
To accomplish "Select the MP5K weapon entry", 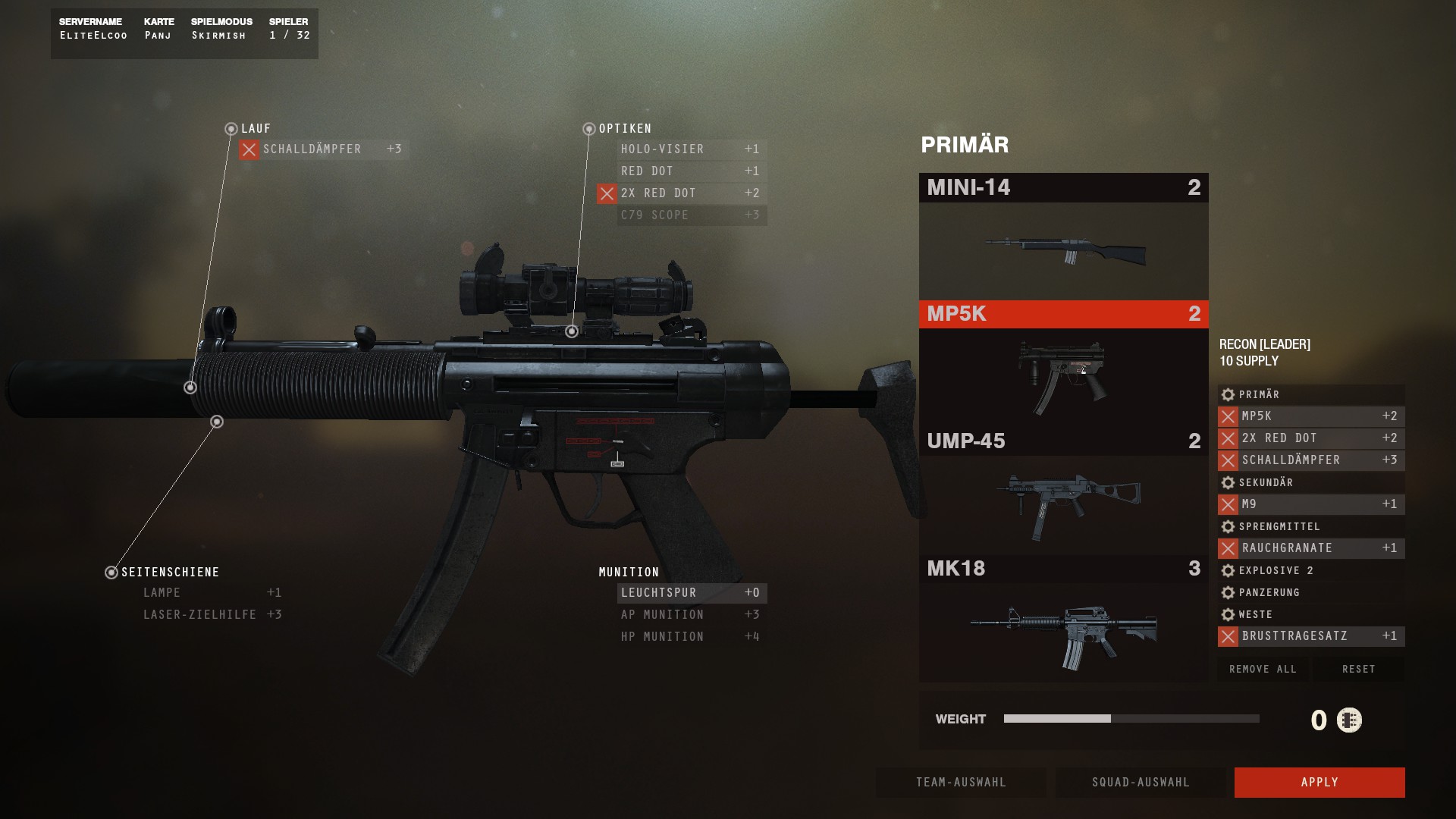I will click(1063, 364).
